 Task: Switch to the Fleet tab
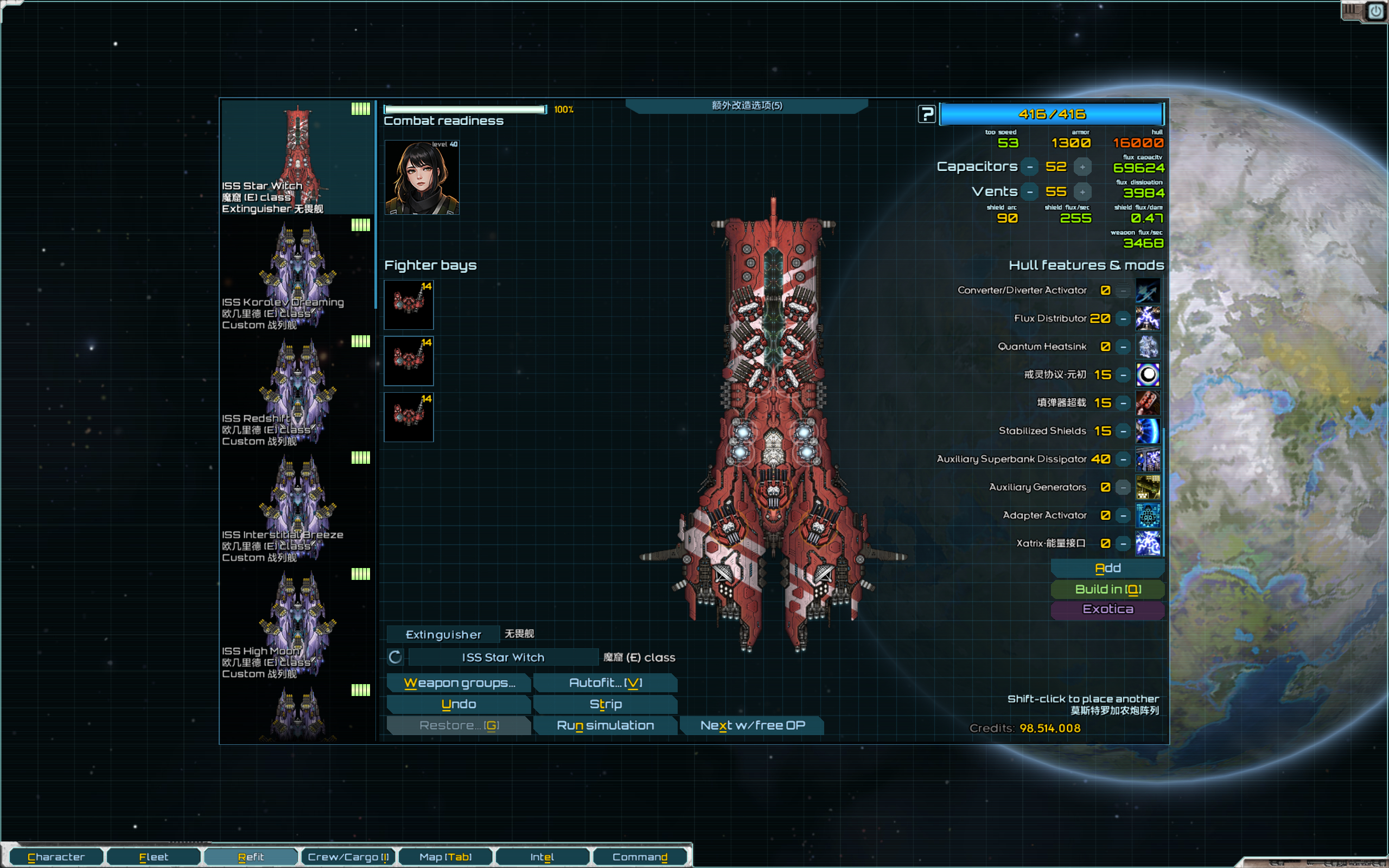pyautogui.click(x=153, y=857)
